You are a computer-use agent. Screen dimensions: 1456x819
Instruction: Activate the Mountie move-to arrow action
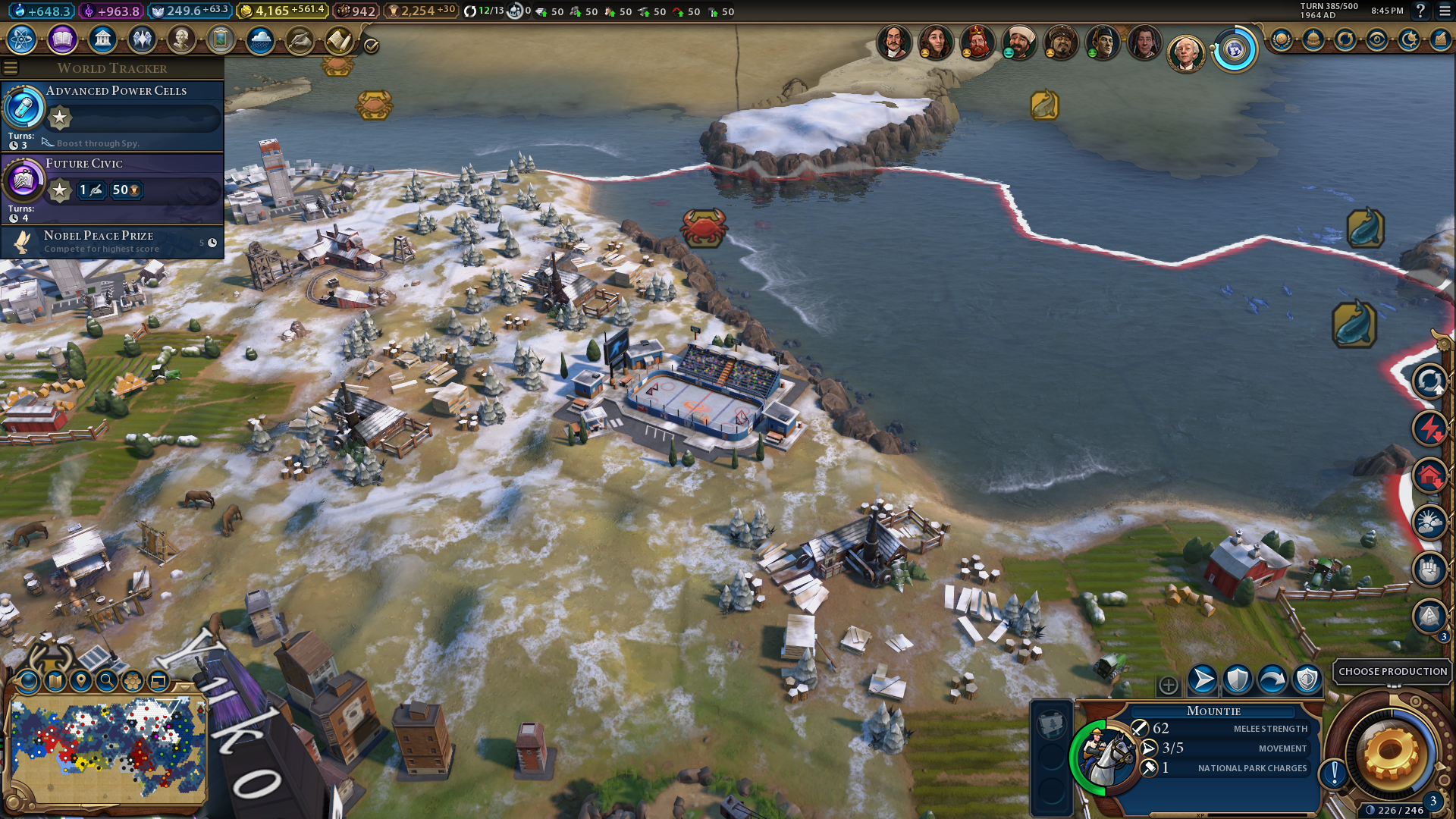pyautogui.click(x=1203, y=679)
